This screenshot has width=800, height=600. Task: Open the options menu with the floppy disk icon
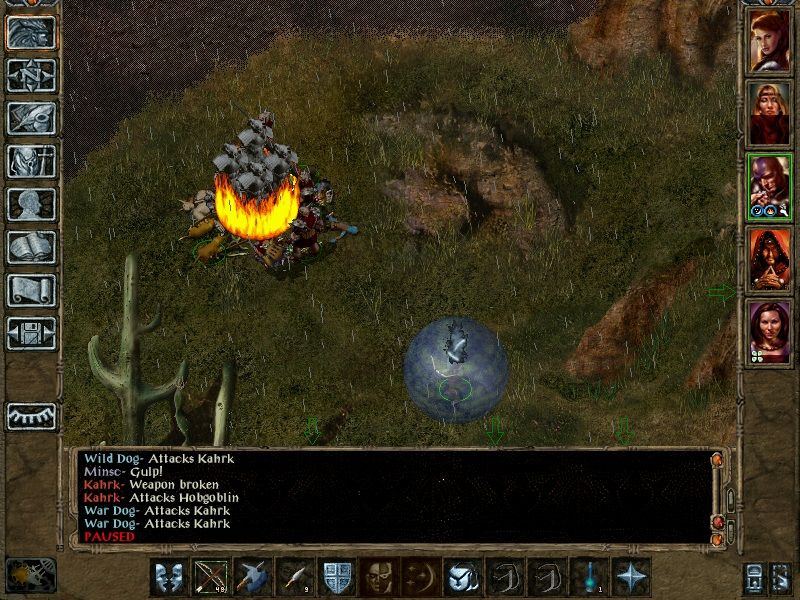[31, 333]
